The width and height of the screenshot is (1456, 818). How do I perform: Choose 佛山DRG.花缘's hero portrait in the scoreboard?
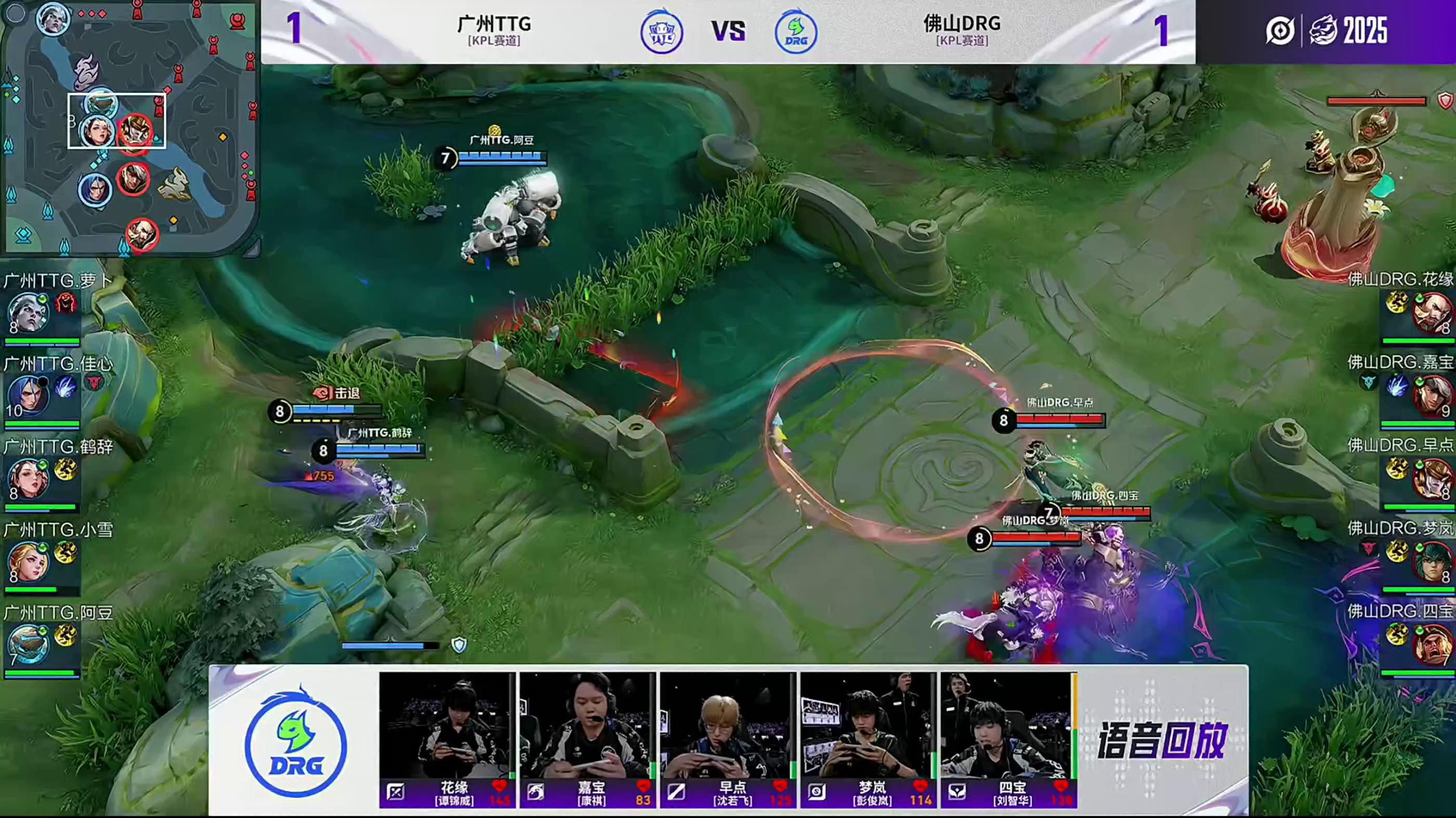1431,313
